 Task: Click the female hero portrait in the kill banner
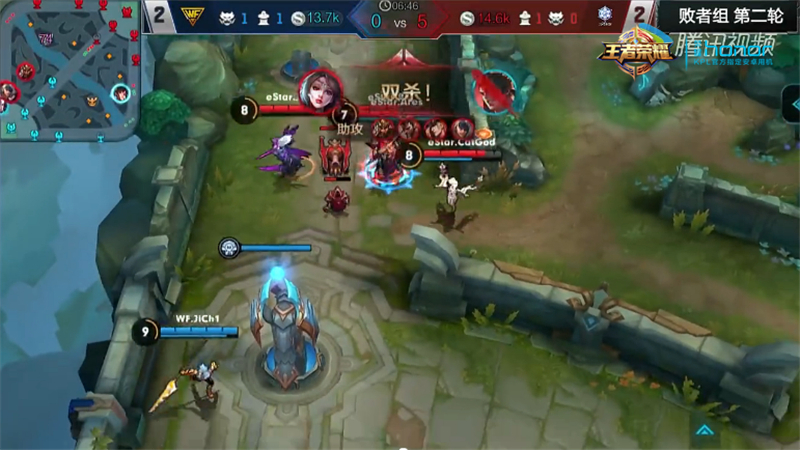pyautogui.click(x=320, y=92)
